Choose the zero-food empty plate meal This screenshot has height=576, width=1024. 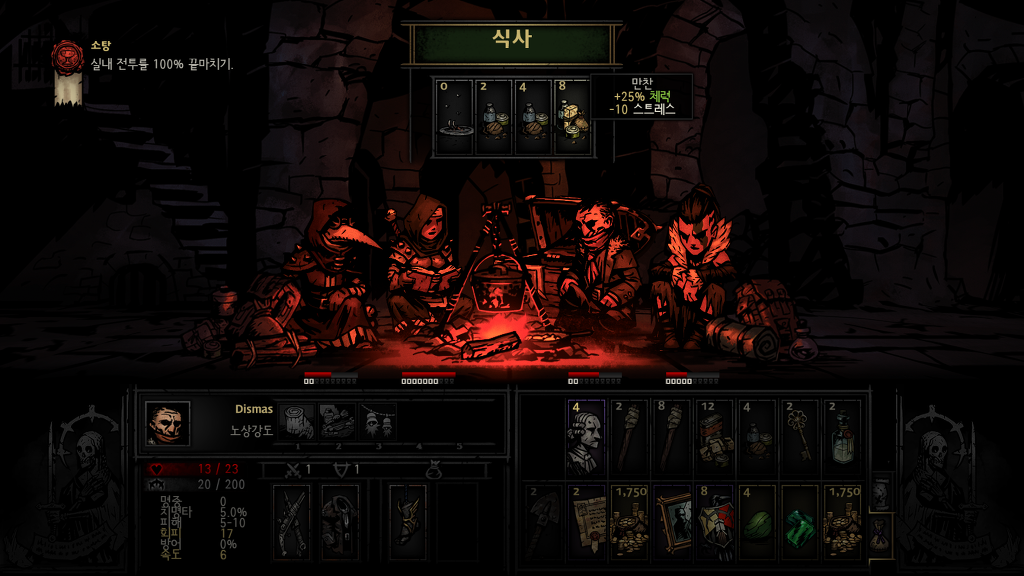point(455,117)
